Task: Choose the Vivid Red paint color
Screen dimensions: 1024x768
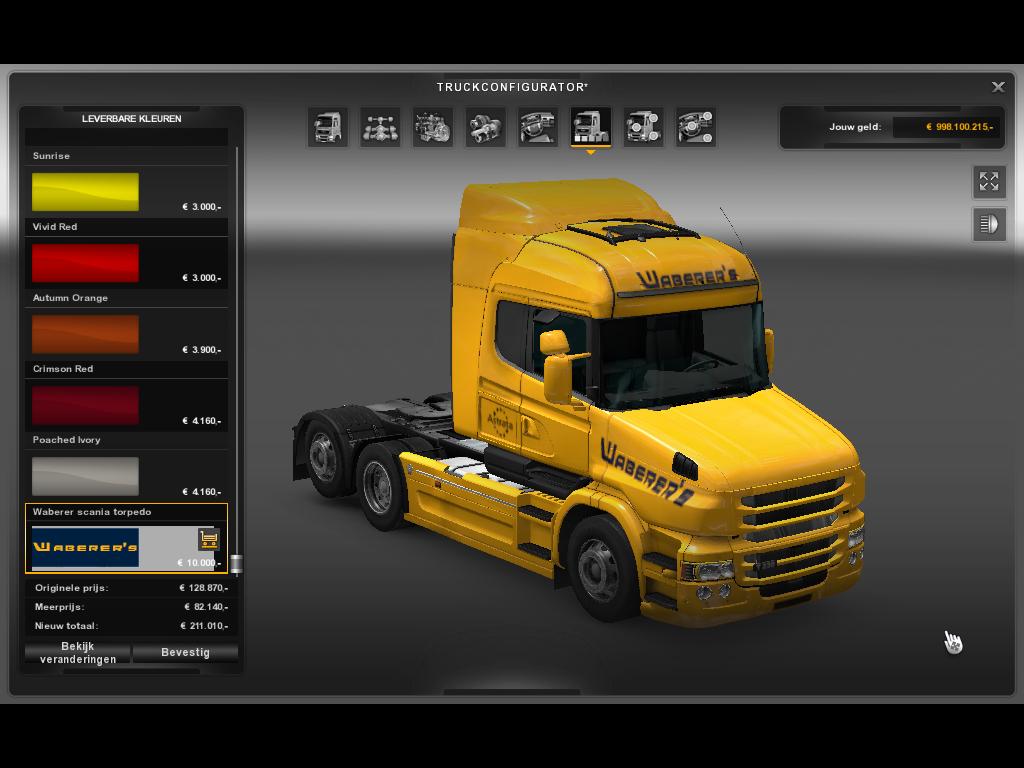Action: (85, 263)
